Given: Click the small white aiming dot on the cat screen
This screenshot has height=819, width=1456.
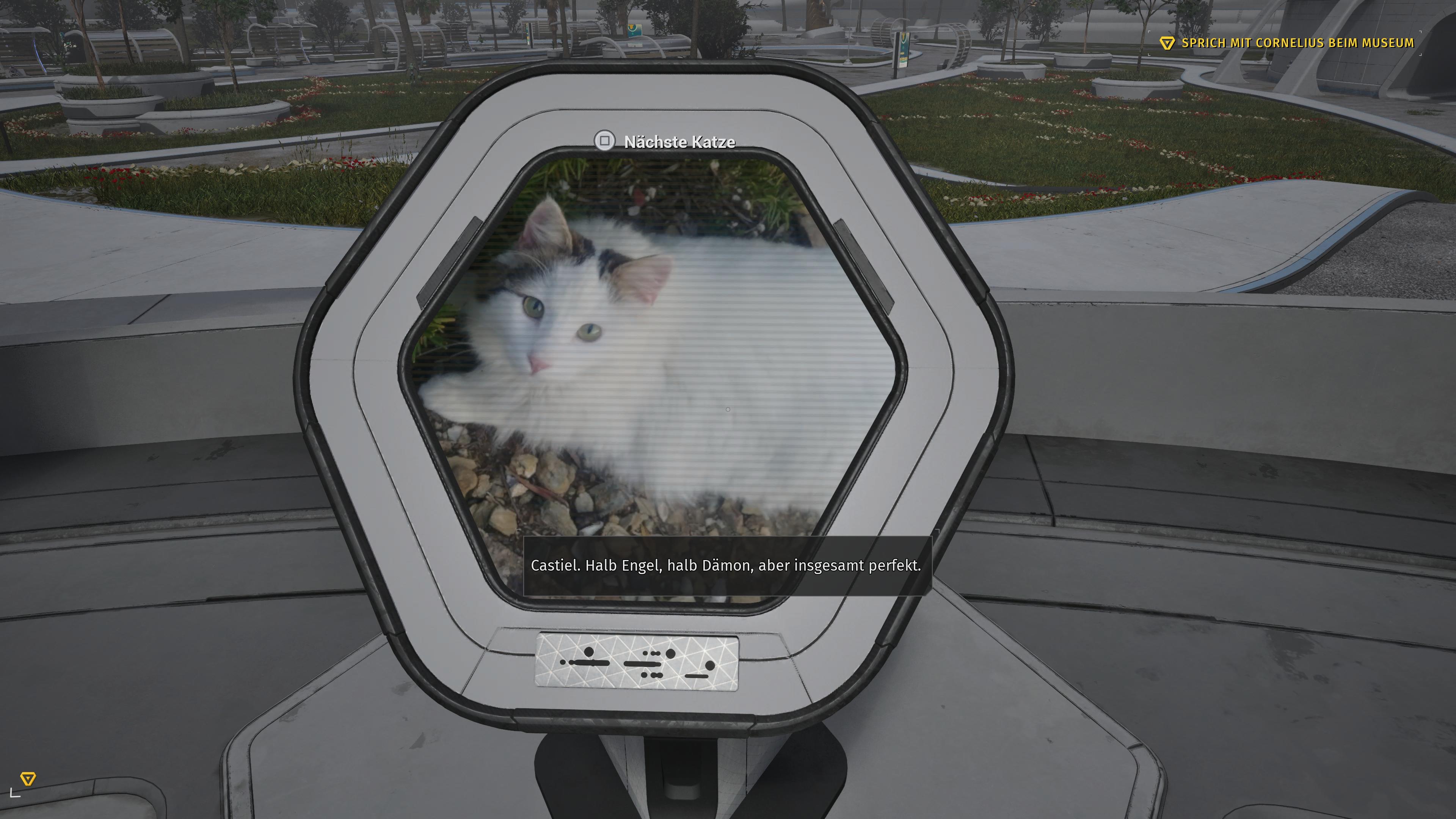Looking at the screenshot, I should (x=728, y=409).
